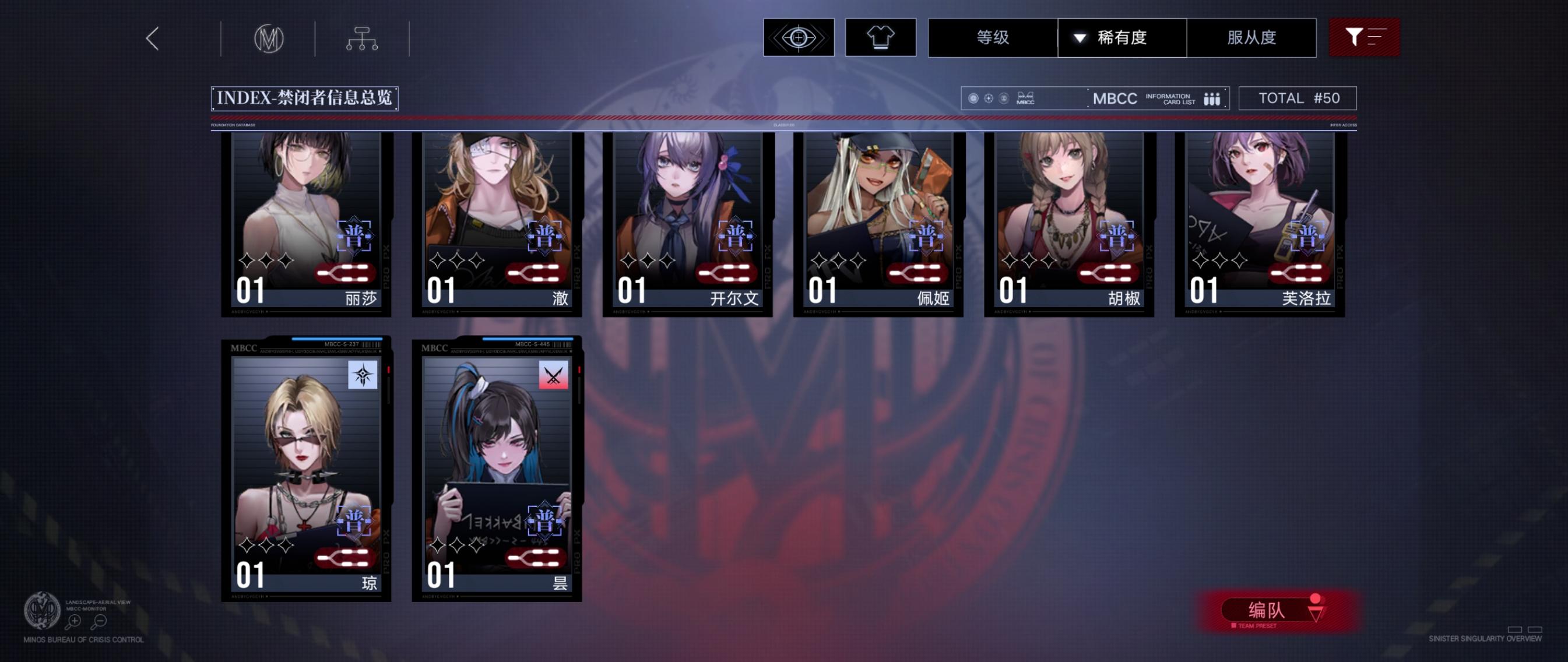Open the shirt outfit icon
Screen dimensions: 1568x662
click(881, 38)
